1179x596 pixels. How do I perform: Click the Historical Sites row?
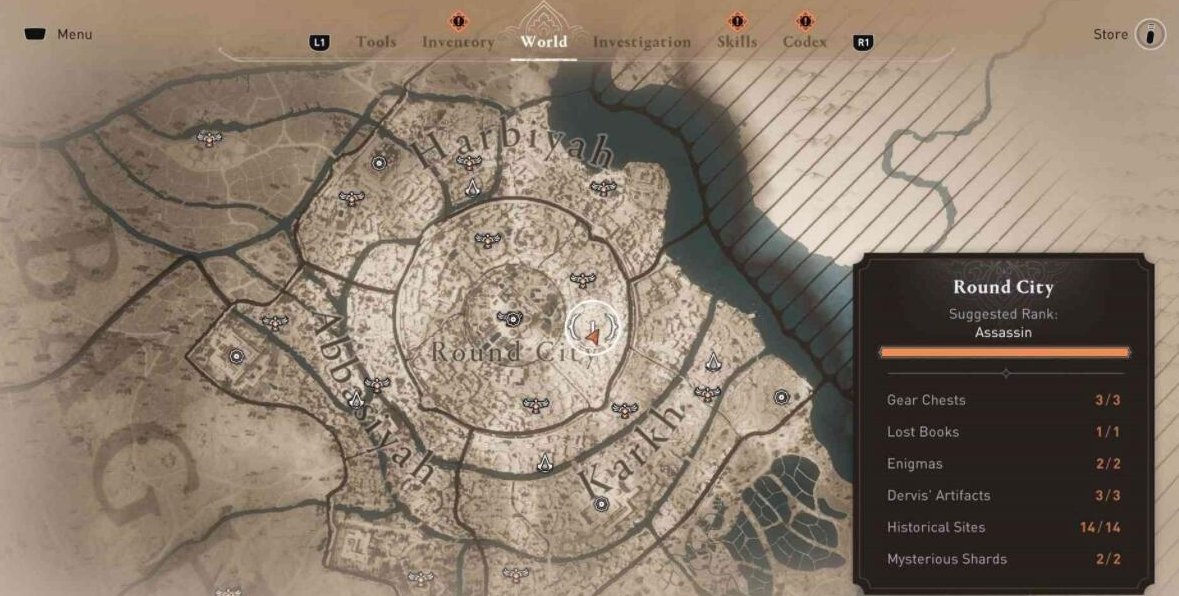1004,527
